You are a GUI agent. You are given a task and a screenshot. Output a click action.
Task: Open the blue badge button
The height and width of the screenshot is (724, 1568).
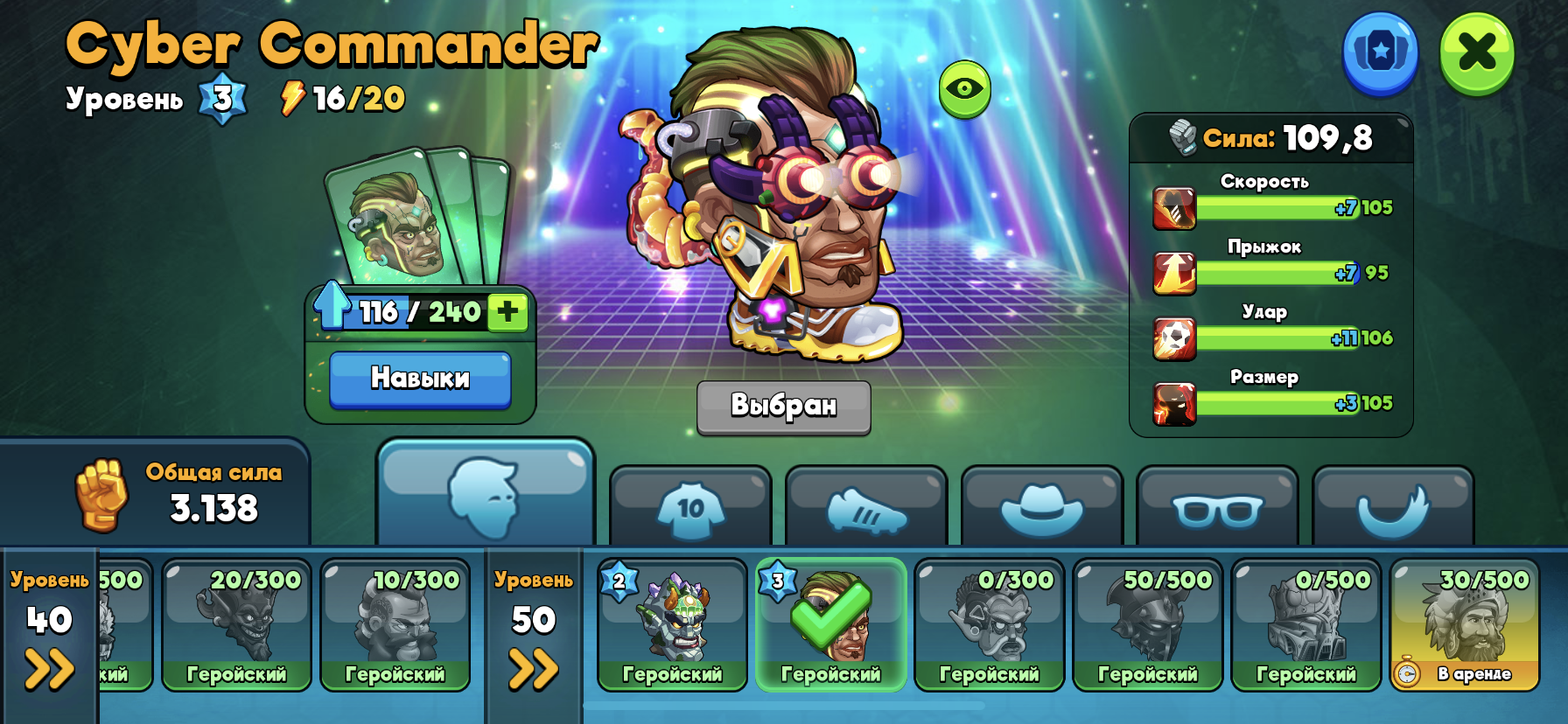pyautogui.click(x=1380, y=52)
